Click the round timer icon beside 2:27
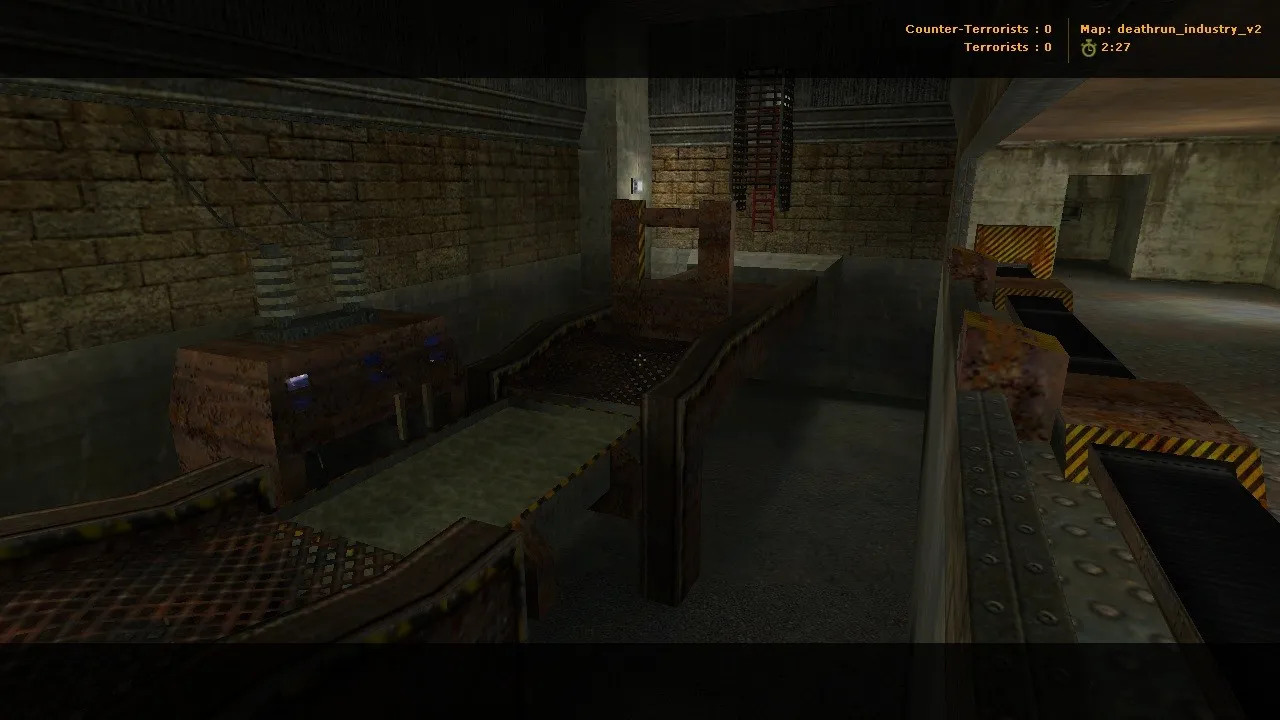Image resolution: width=1280 pixels, height=720 pixels. click(x=1088, y=47)
